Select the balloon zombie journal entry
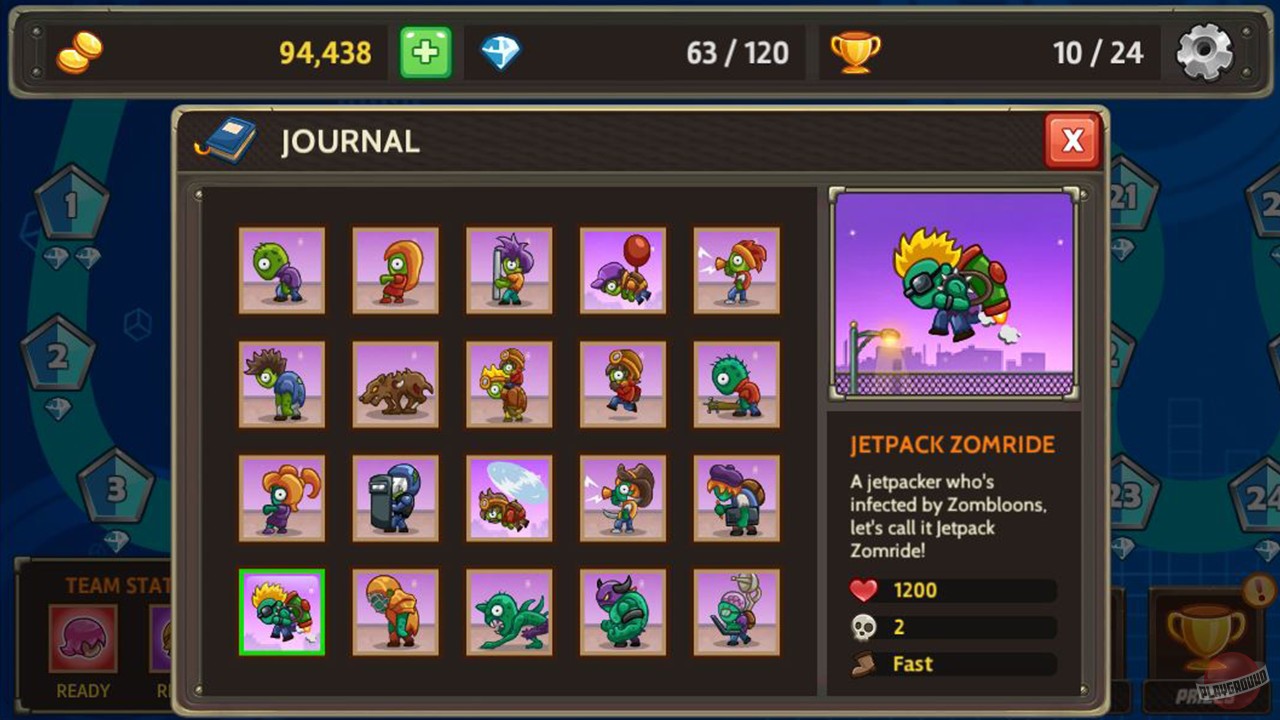The image size is (1280, 720). coord(622,270)
